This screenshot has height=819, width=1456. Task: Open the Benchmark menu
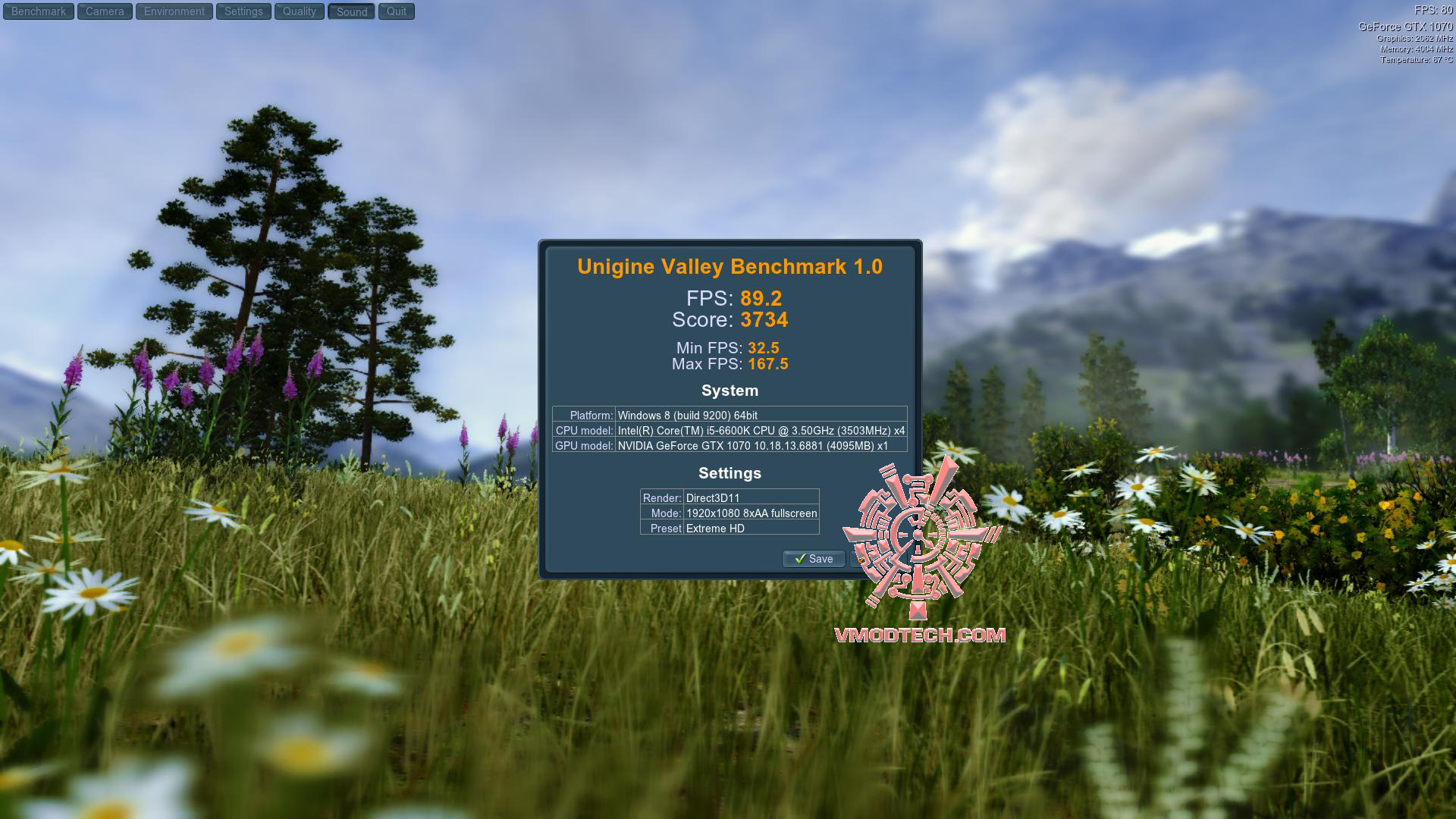38,11
